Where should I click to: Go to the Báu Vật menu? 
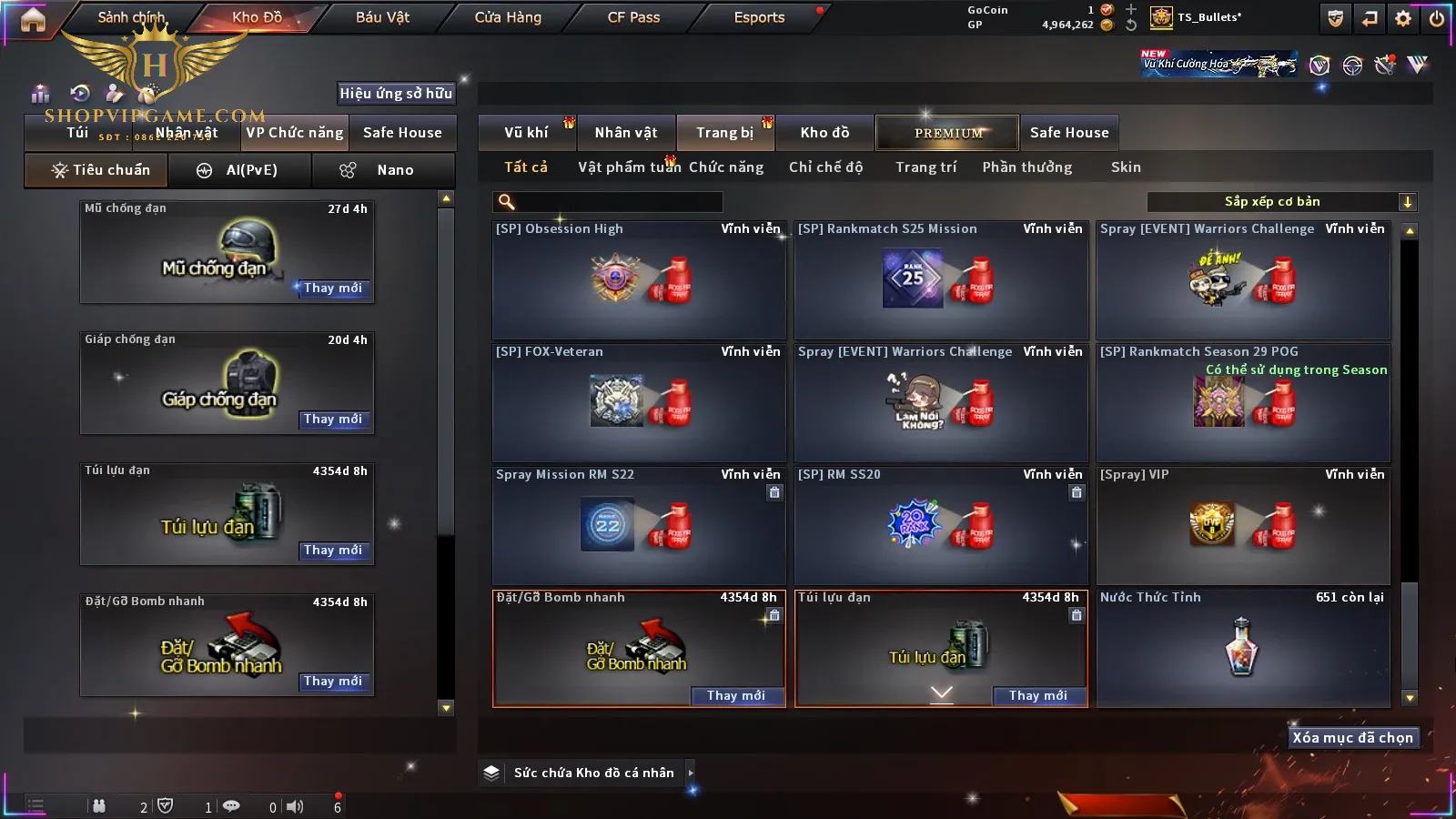382,17
